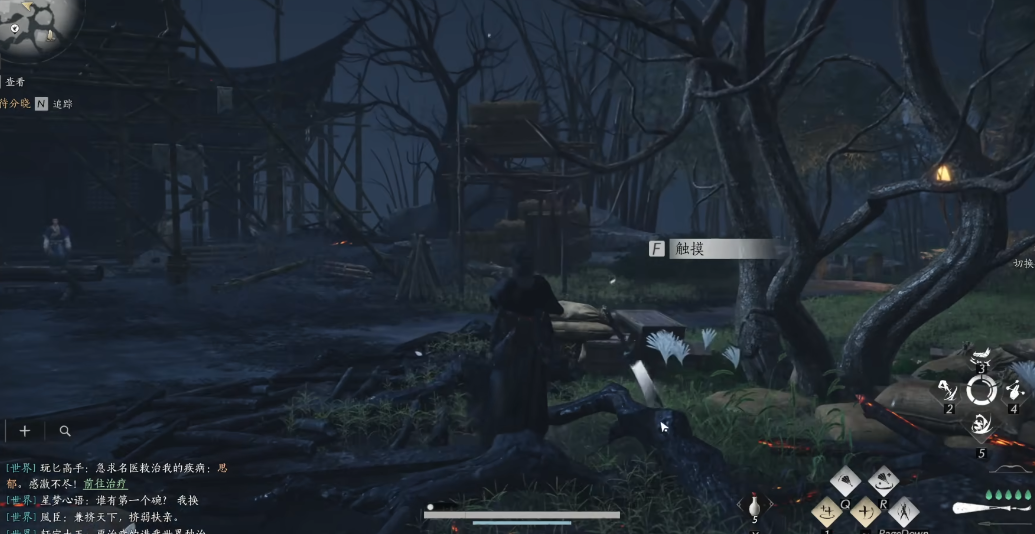This screenshot has width=1035, height=534.
Task: Click the magnifying glass chat search icon
Action: click(65, 431)
